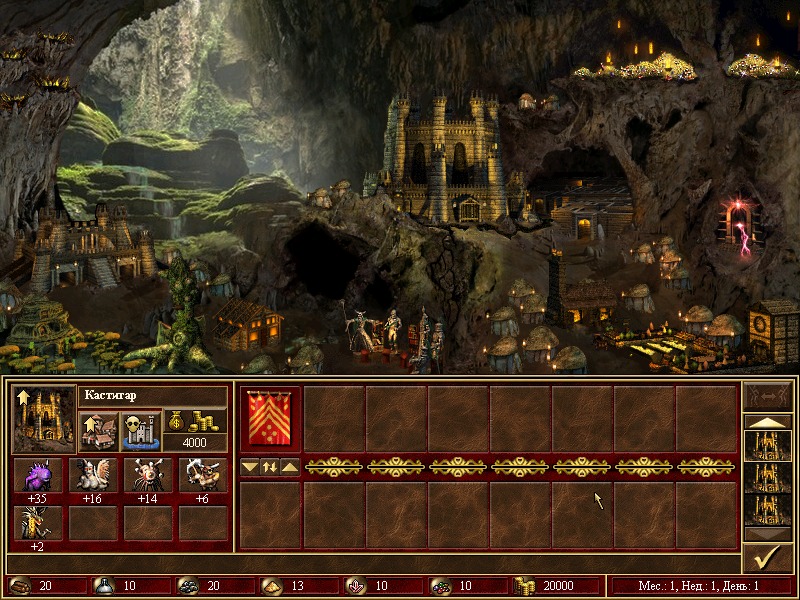Select the medusa archer growth icon

(x=203, y=475)
